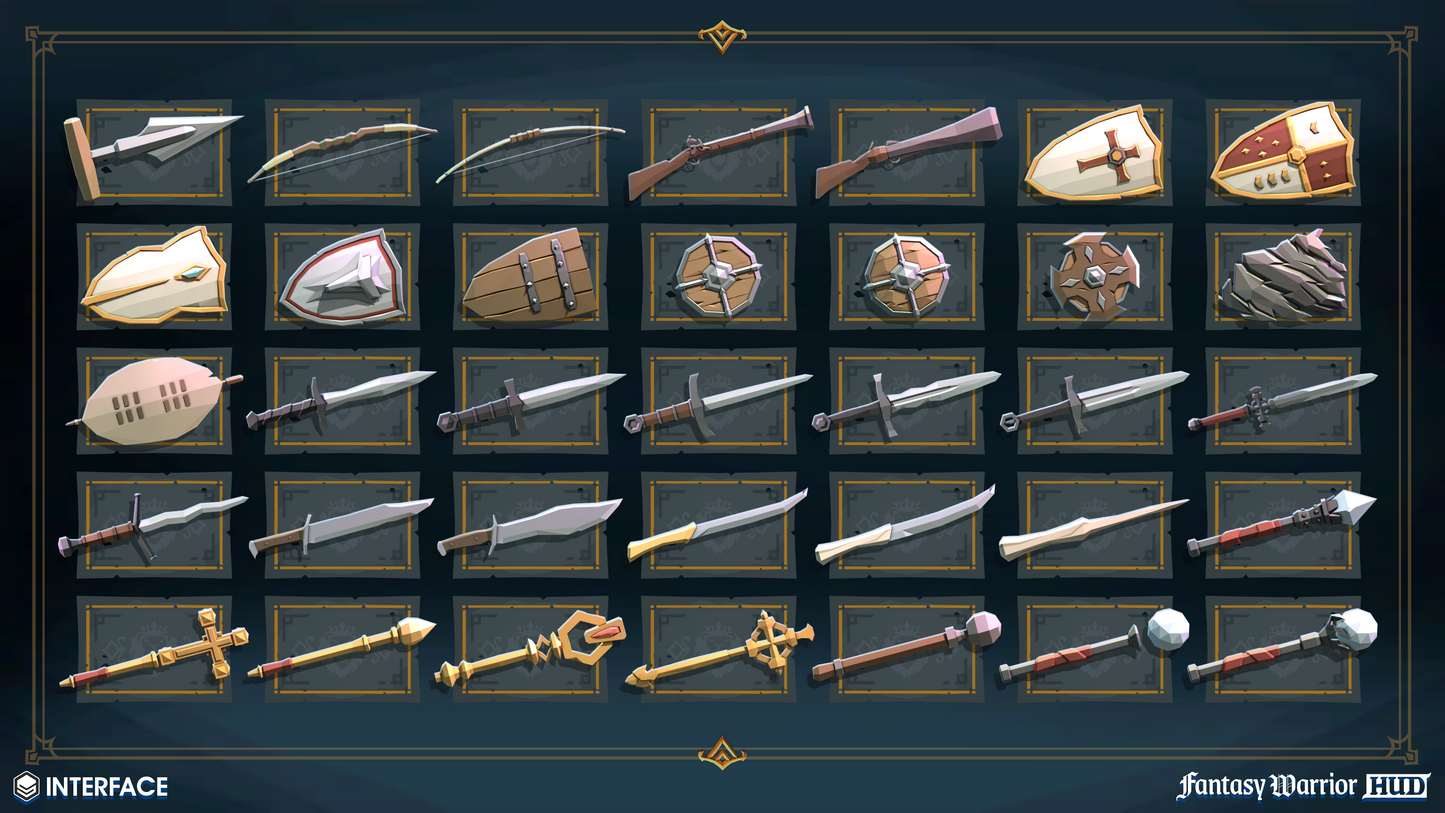
Task: Pick the wooden mace with pink faceted head
Action: pyautogui.click(x=907, y=648)
